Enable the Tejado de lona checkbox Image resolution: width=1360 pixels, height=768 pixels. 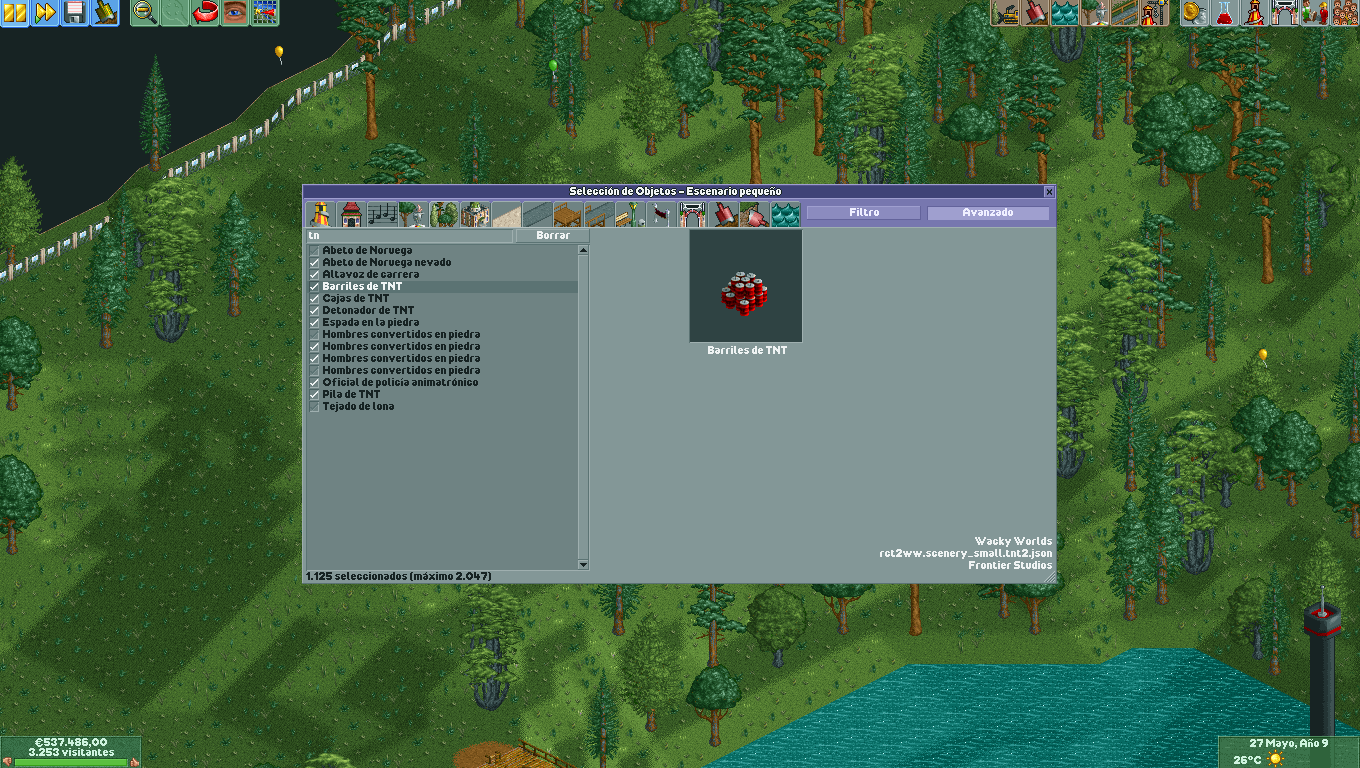(x=314, y=406)
